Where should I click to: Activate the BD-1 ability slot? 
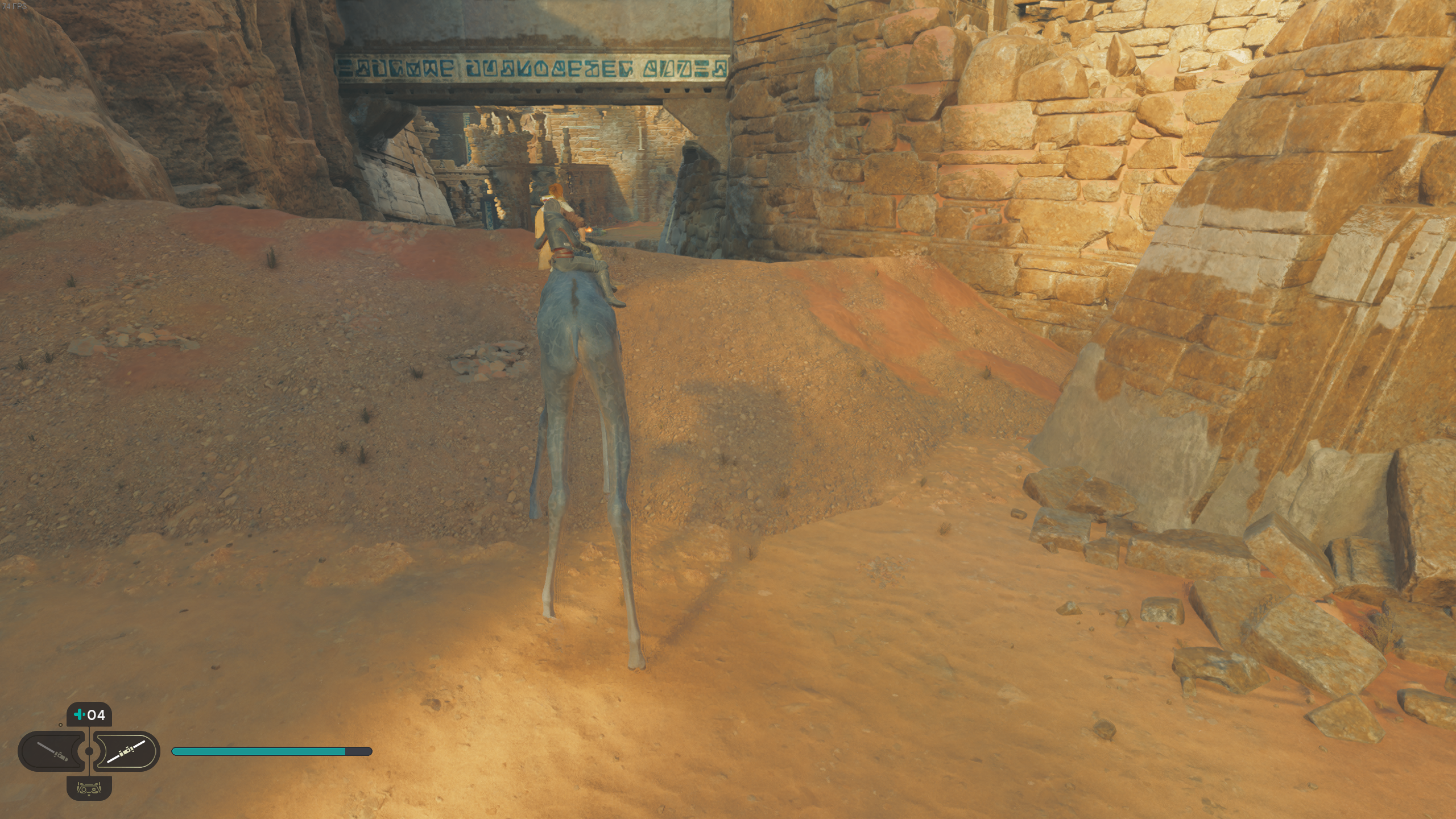click(x=89, y=789)
